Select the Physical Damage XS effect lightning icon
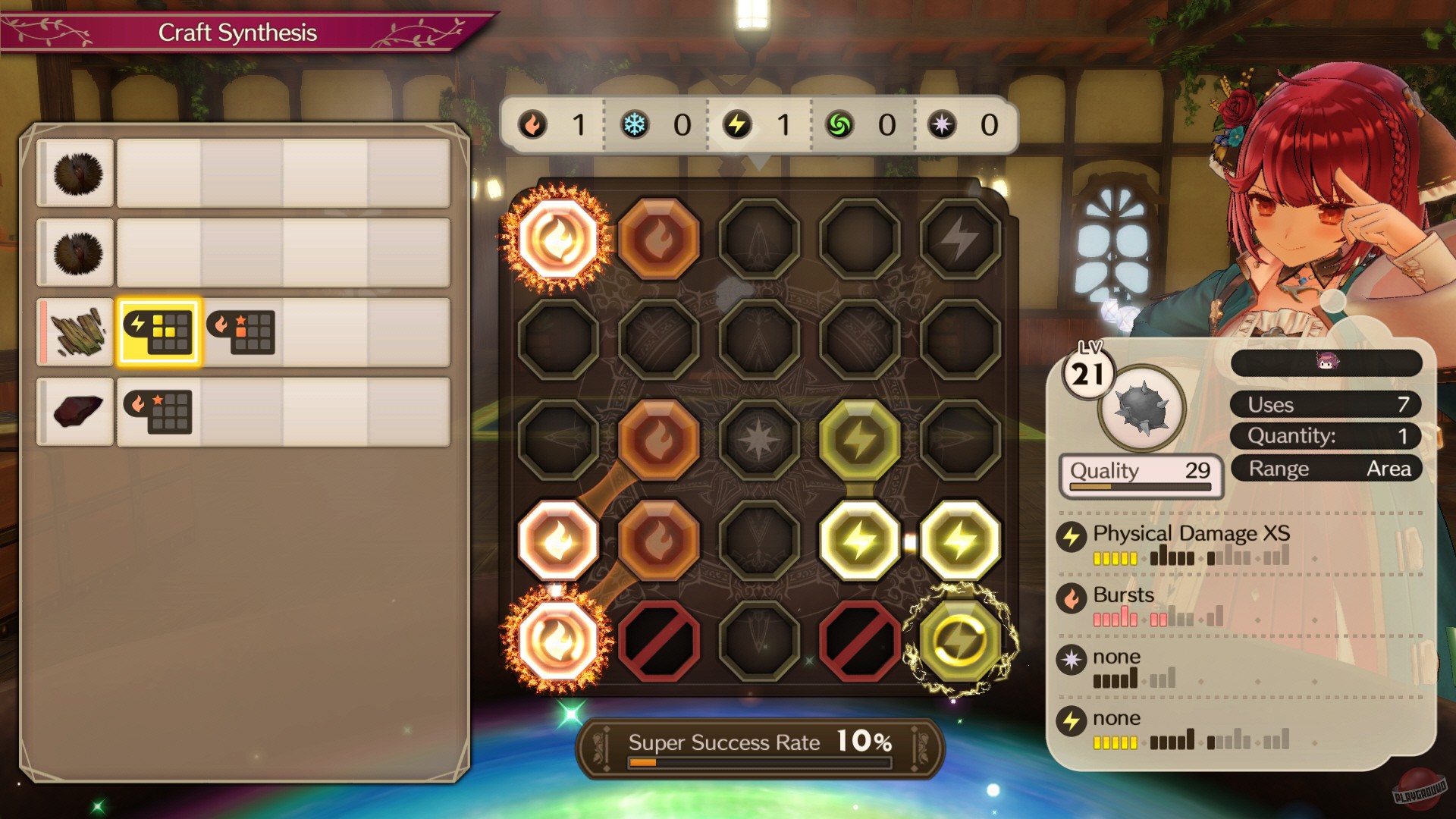 (1072, 535)
